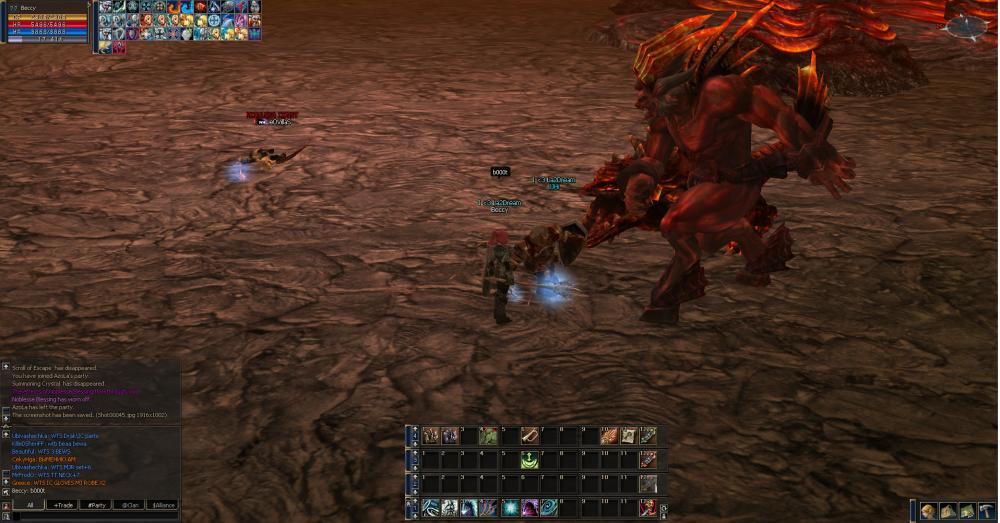Image resolution: width=1000 pixels, height=523 pixels.
Task: Use the scroll item in top hotbar row
Action: (628, 436)
